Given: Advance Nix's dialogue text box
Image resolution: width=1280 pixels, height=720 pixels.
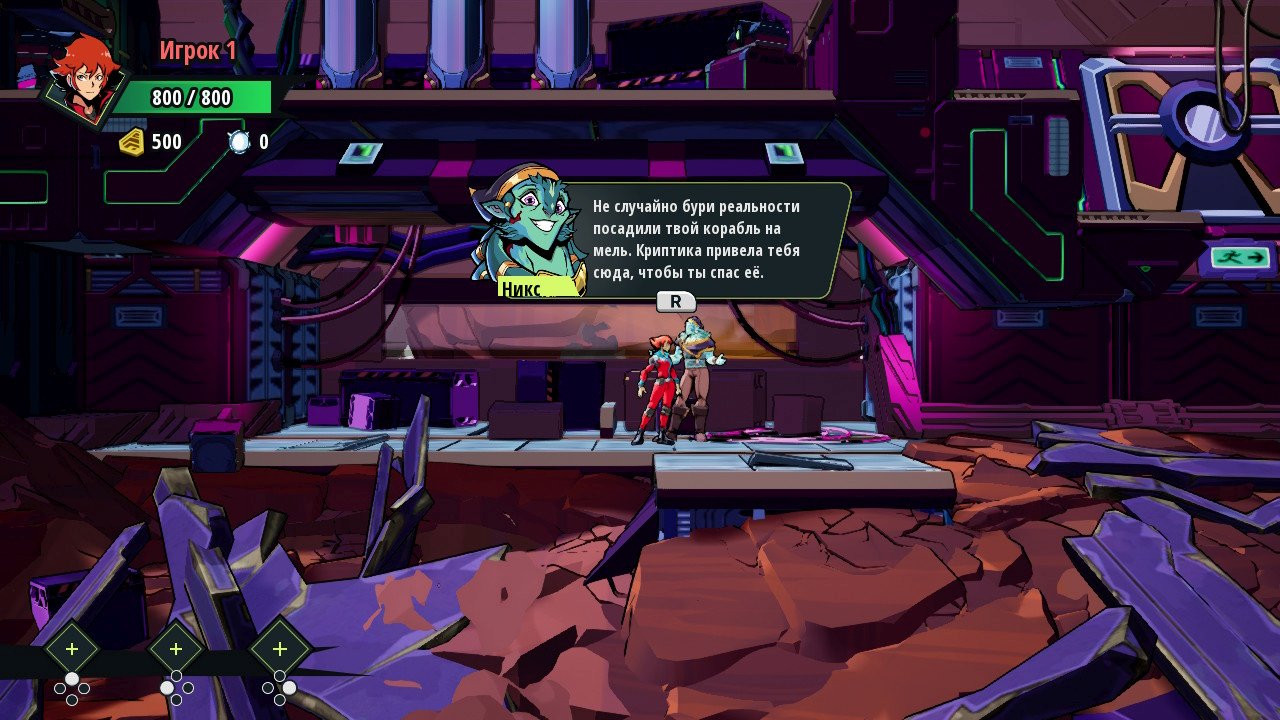Looking at the screenshot, I should click(x=676, y=301).
